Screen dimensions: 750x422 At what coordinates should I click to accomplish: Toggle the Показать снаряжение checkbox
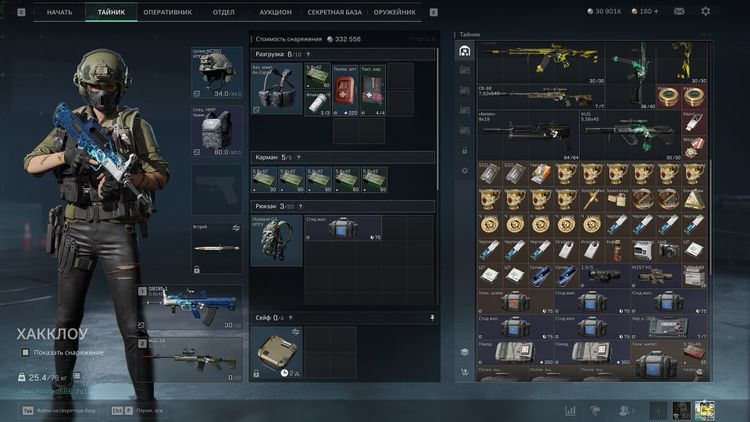click(x=25, y=352)
